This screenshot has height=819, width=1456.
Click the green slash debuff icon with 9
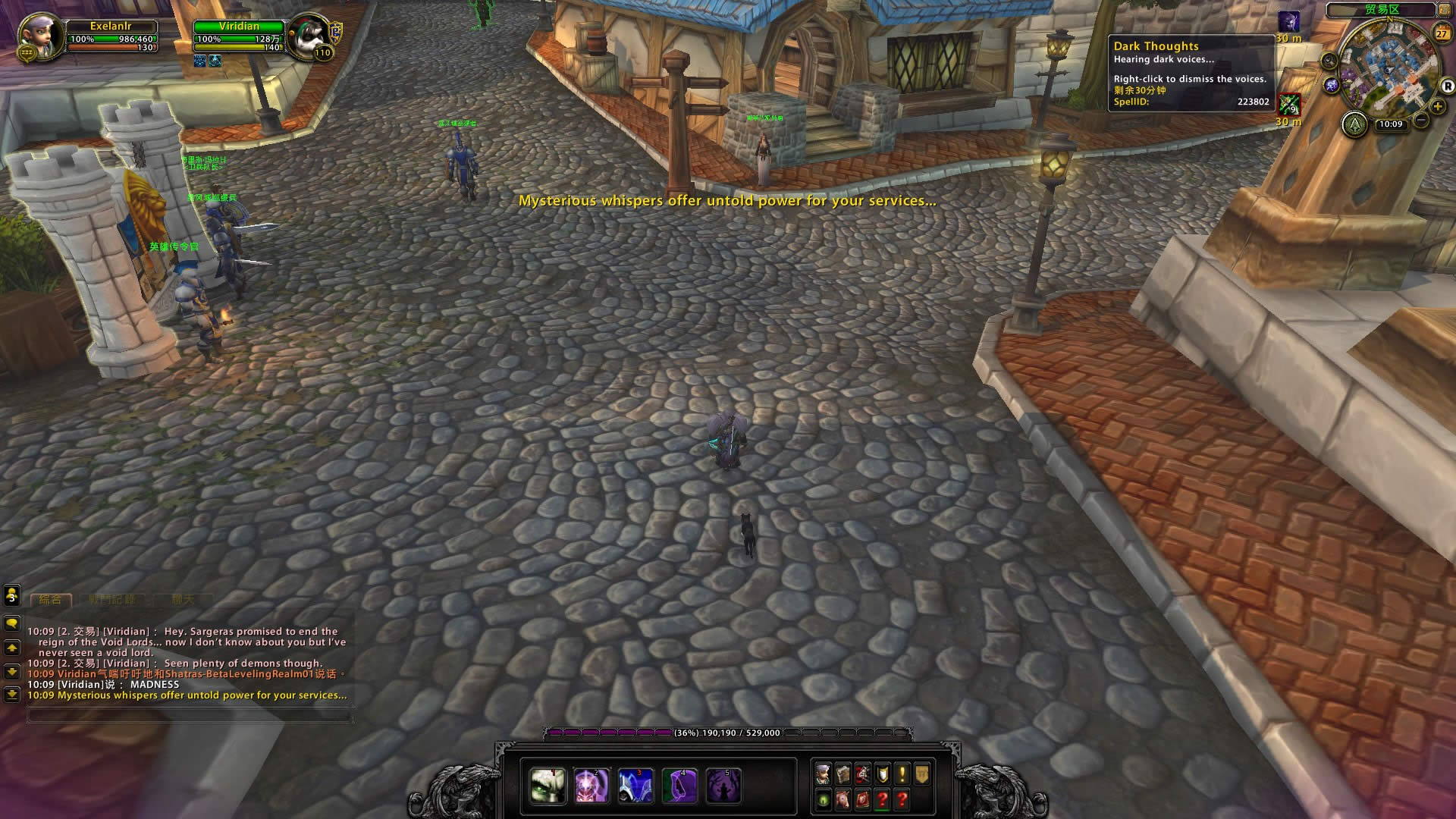coord(1288,104)
